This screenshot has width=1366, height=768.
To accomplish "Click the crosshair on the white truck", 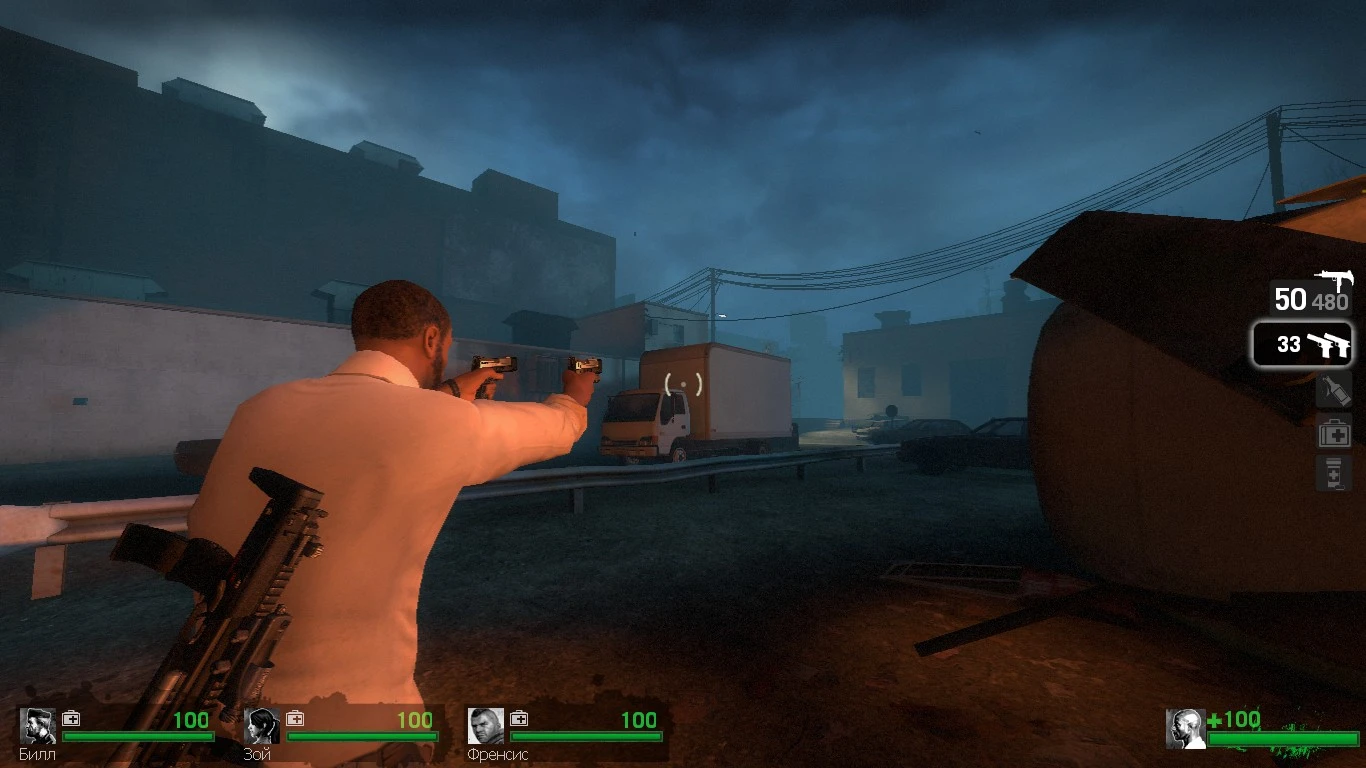I will 682,384.
